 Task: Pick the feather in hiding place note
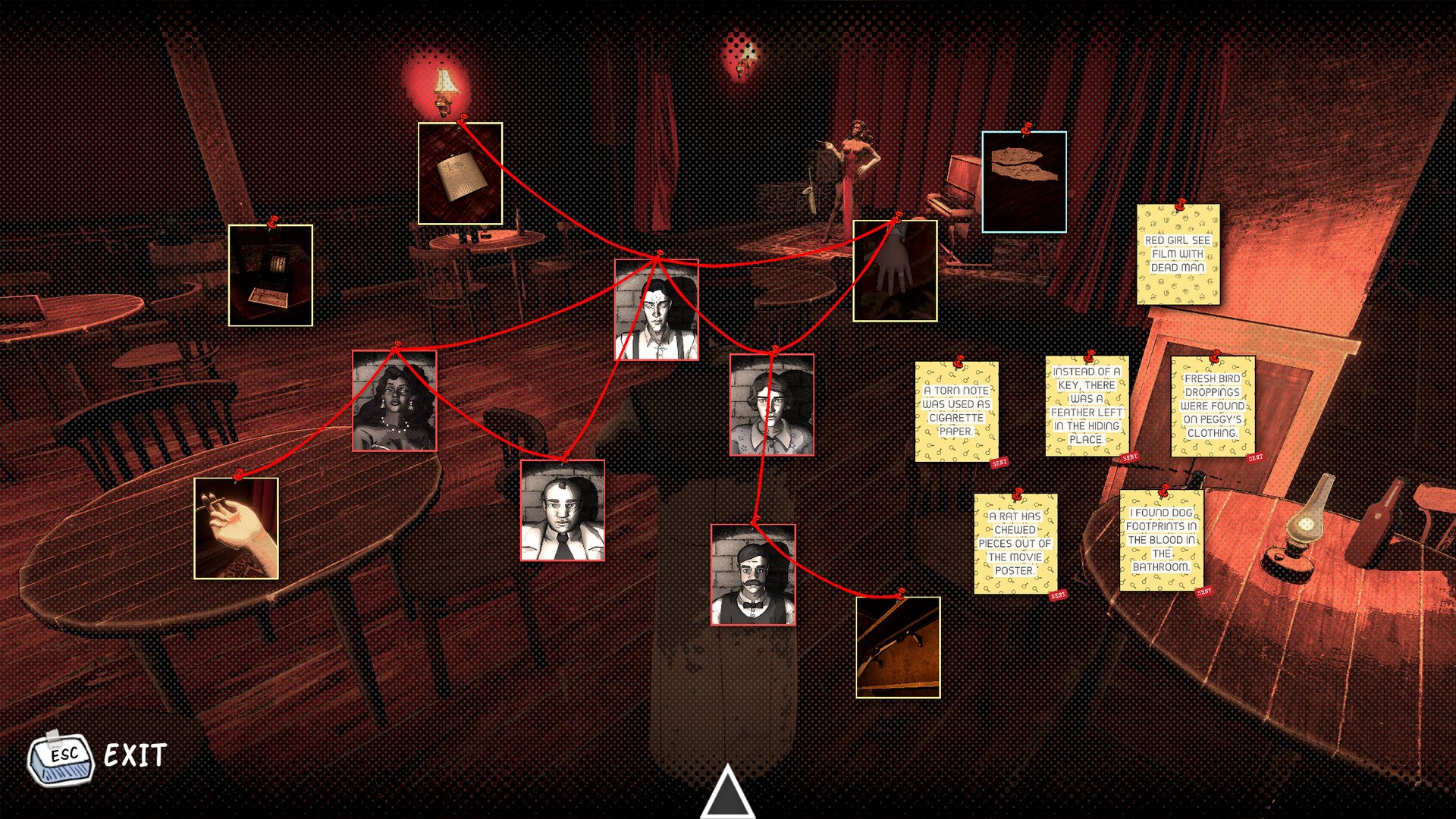1087,406
